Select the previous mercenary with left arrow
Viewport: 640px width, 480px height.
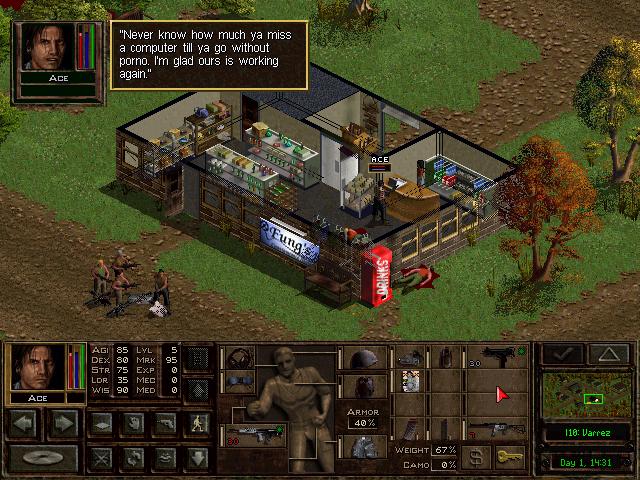click(26, 423)
